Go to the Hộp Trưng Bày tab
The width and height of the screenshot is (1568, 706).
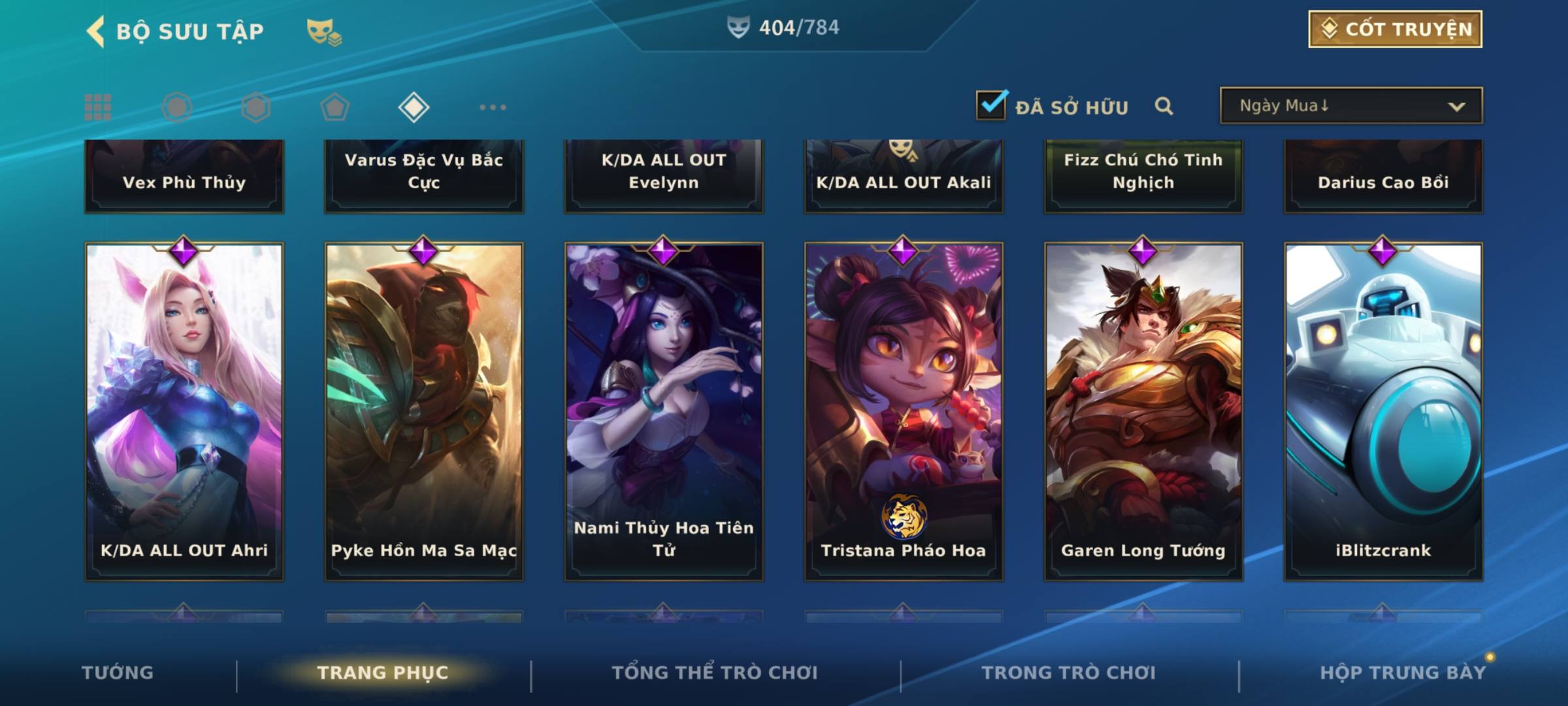click(1403, 673)
